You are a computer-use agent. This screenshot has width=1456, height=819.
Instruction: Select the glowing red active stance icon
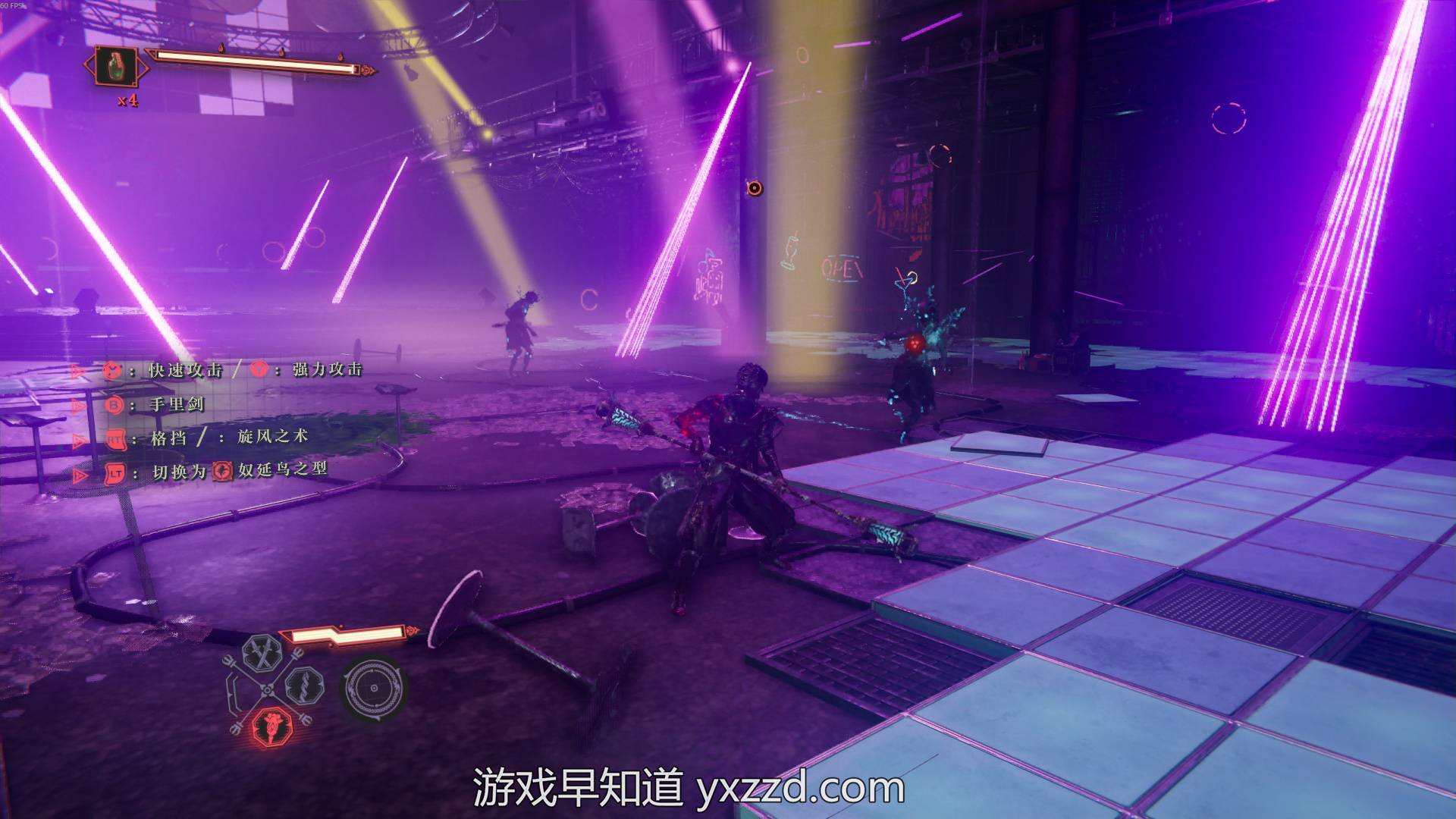[x=269, y=726]
